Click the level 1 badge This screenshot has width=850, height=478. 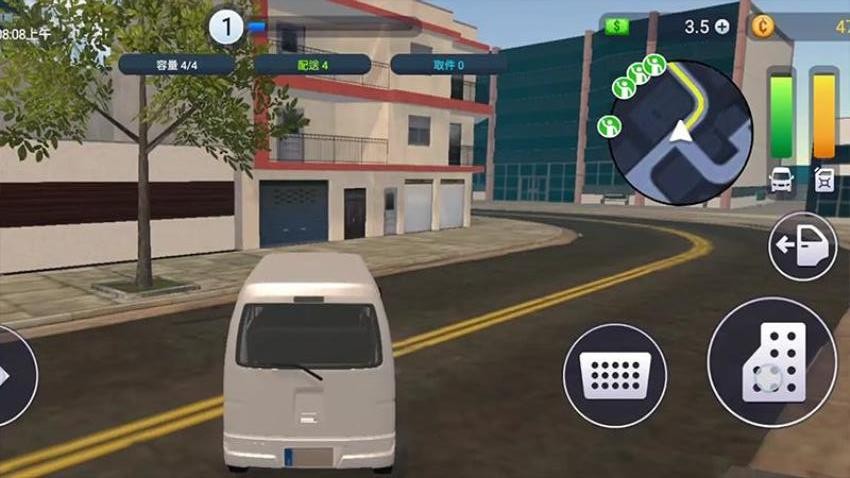[227, 27]
